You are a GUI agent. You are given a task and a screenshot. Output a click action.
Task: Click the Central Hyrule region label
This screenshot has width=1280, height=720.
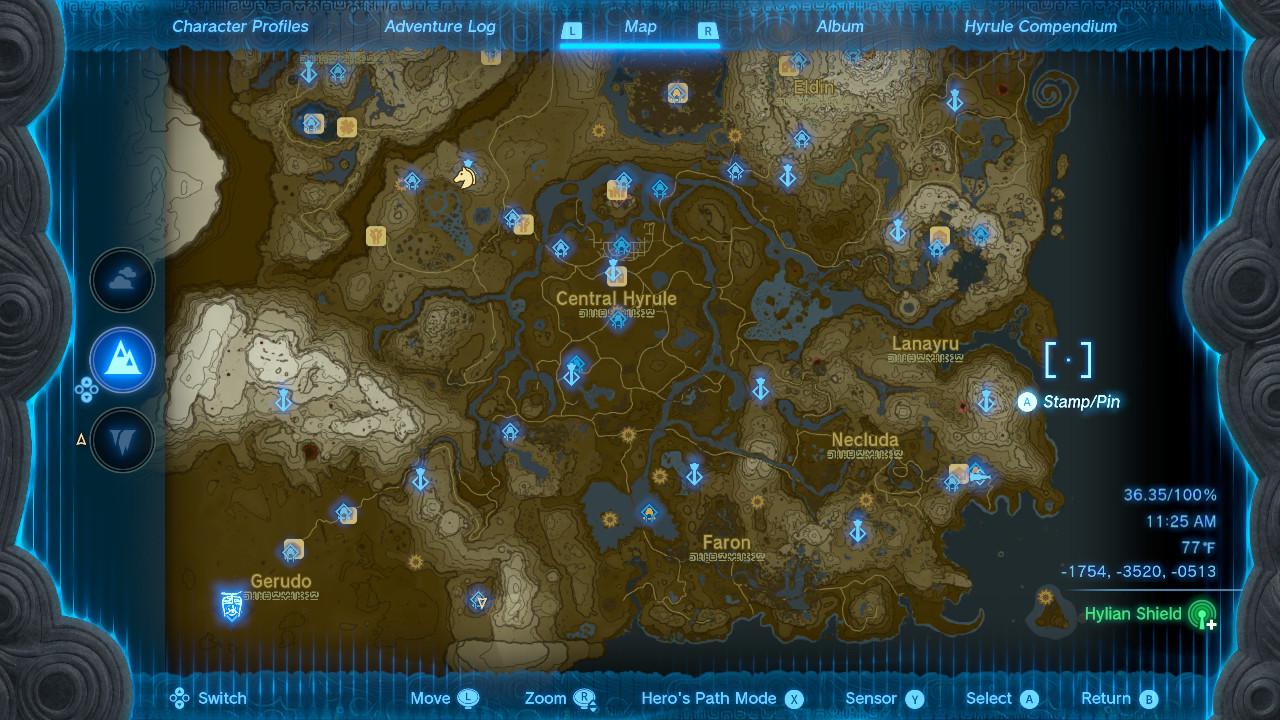[x=616, y=299]
